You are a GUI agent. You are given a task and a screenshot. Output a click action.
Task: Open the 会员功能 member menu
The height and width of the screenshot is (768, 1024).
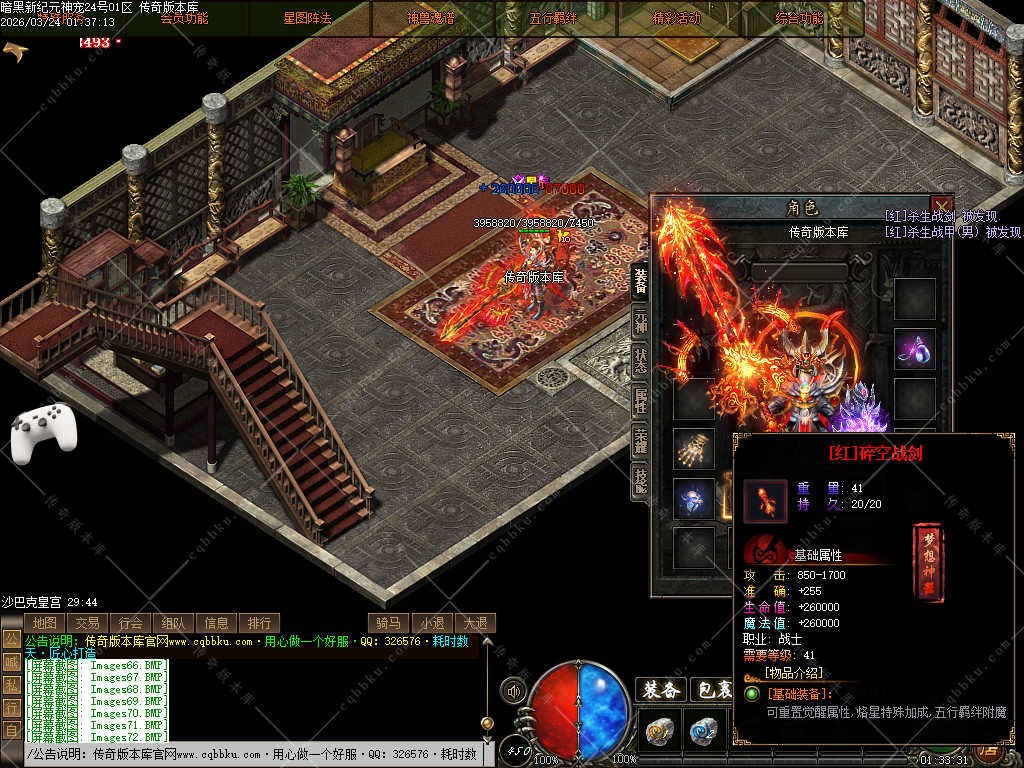[185, 18]
